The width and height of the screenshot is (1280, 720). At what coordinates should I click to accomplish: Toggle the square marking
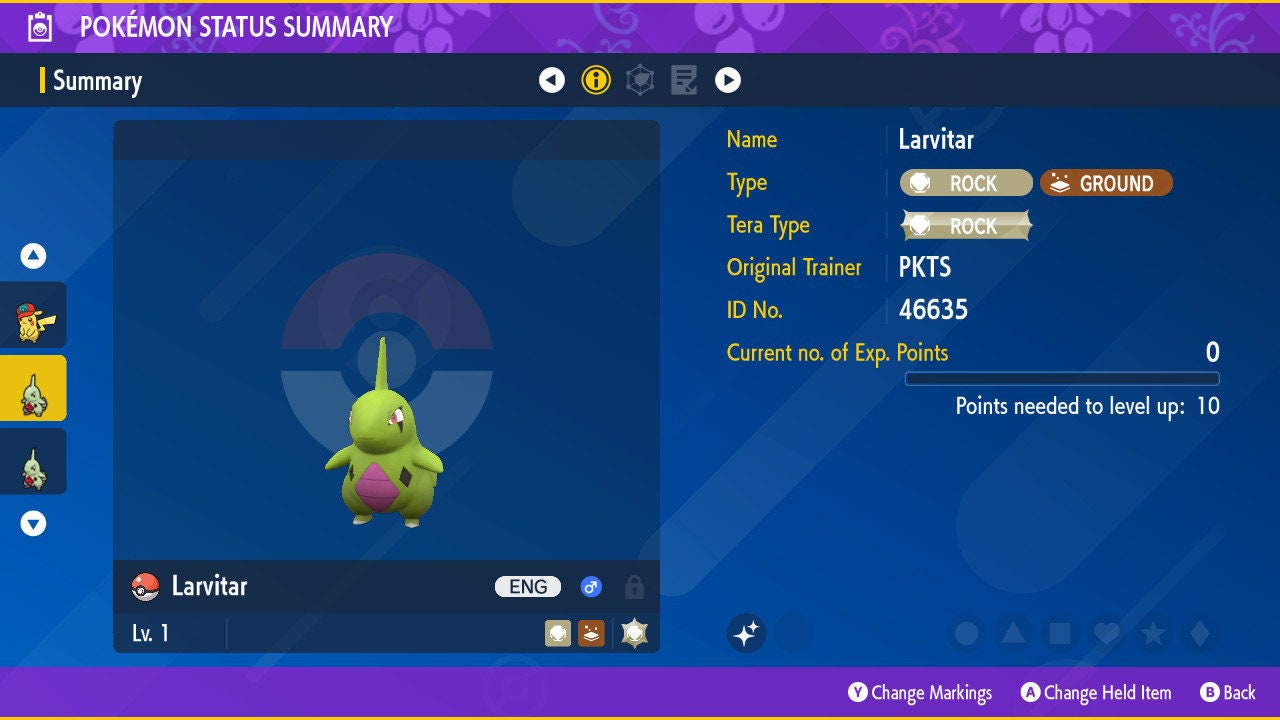[x=1059, y=633]
